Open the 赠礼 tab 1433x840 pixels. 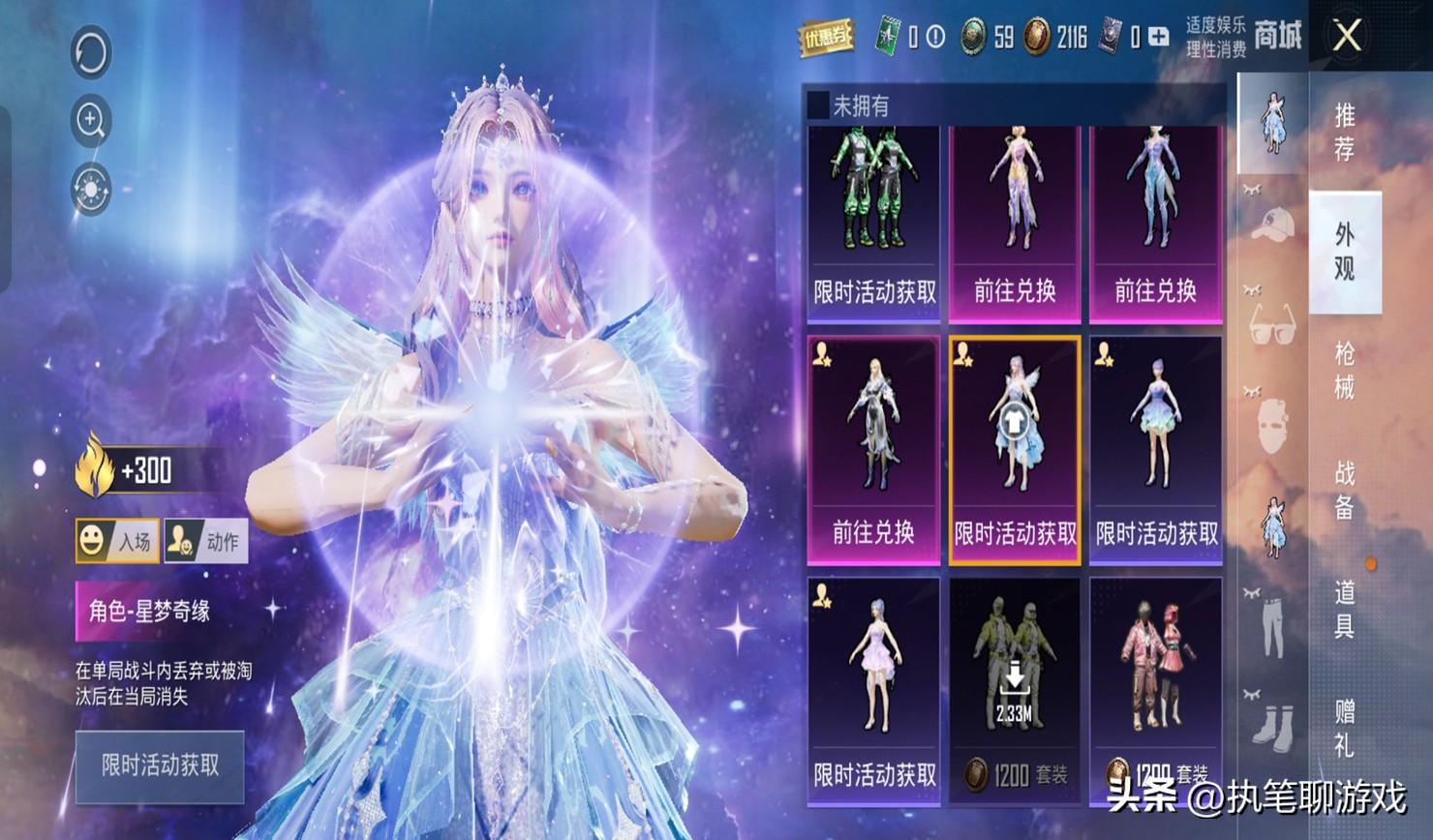coord(1345,728)
